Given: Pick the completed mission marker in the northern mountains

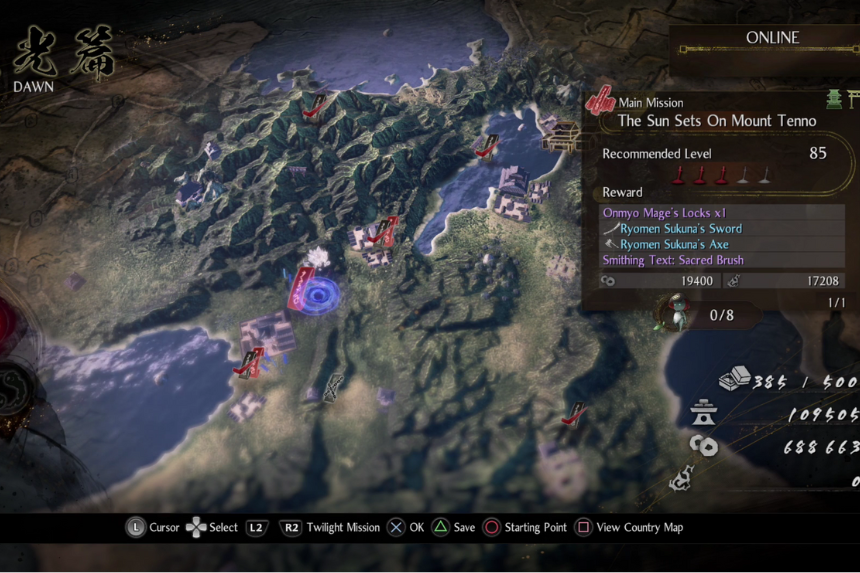Looking at the screenshot, I should (x=313, y=105).
